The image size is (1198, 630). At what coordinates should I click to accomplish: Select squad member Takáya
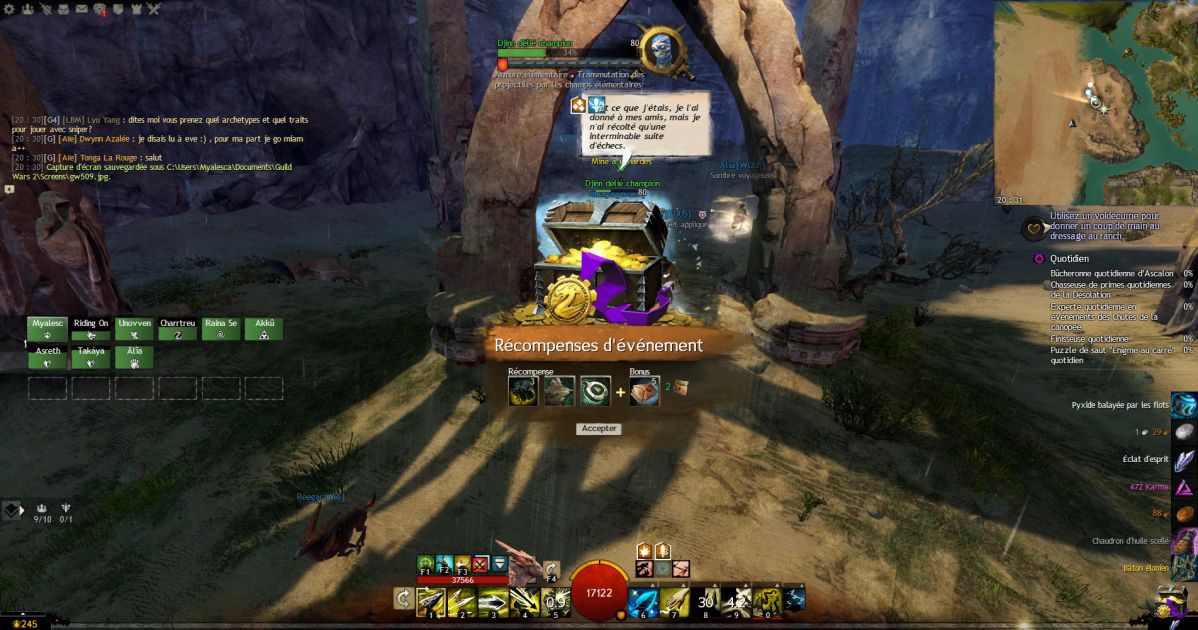91,357
